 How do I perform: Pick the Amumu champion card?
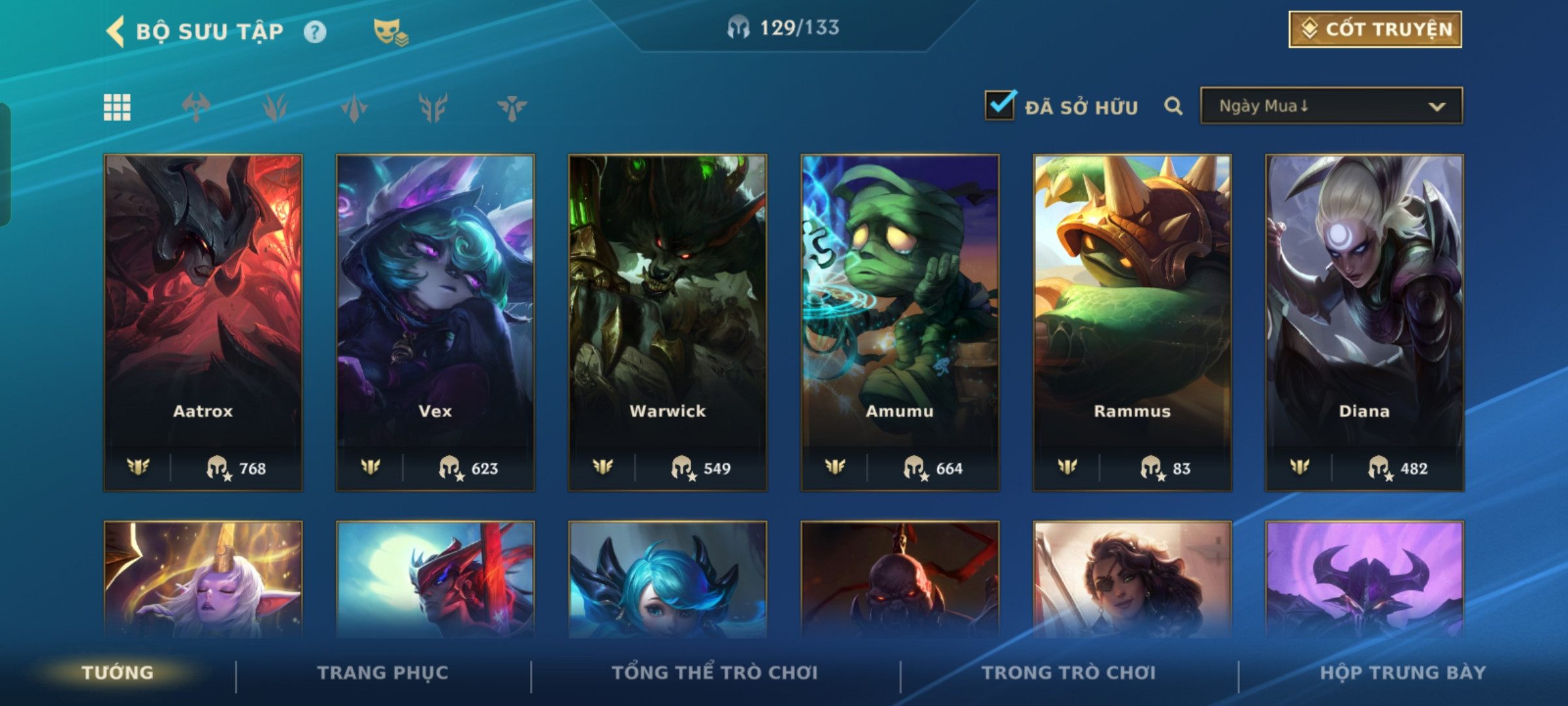point(900,322)
